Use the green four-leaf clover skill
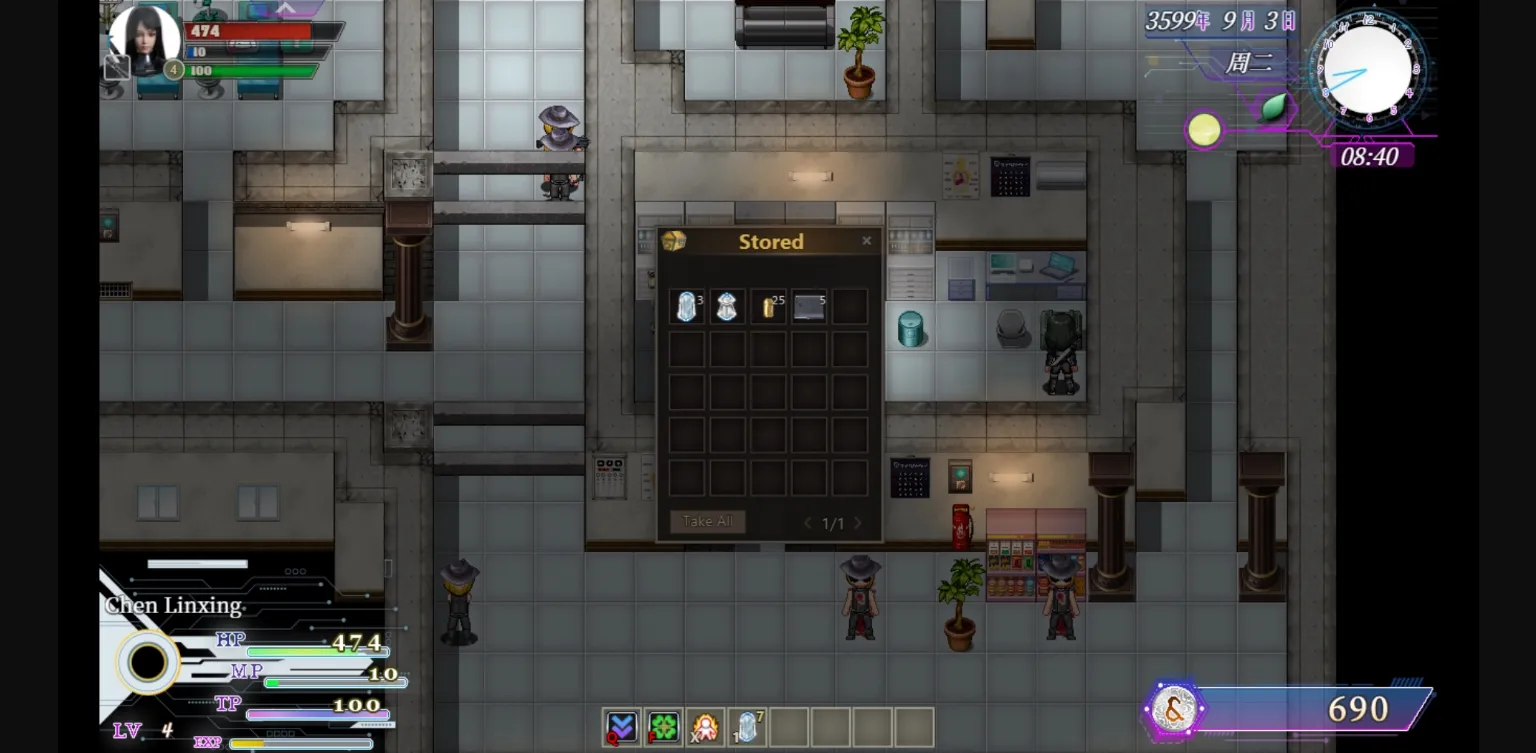Viewport: 1536px width, 753px height. (x=663, y=727)
